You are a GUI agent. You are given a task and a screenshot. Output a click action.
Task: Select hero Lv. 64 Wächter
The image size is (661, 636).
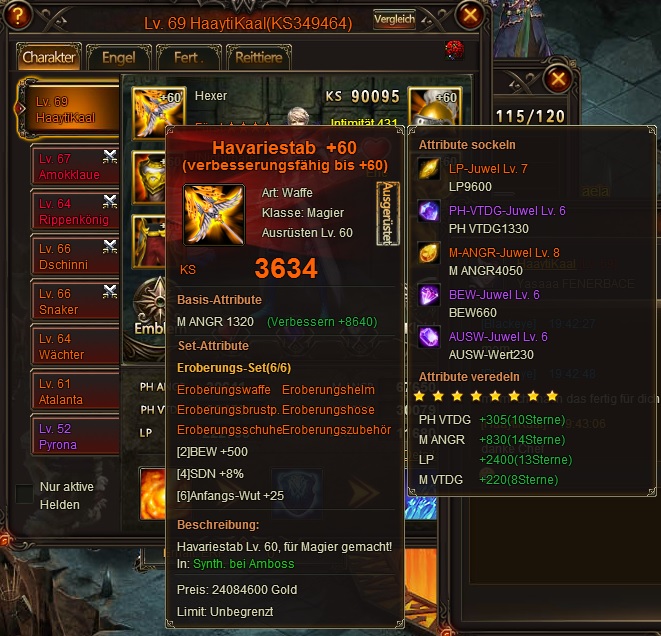click(67, 346)
